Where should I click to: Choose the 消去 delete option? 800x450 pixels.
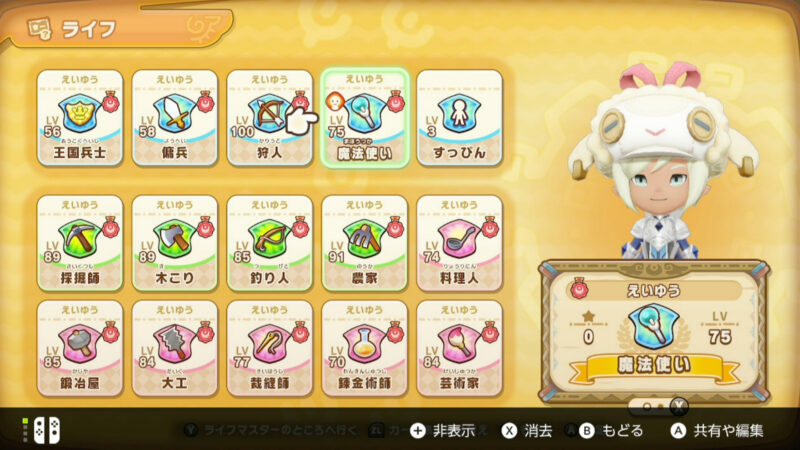pos(528,431)
